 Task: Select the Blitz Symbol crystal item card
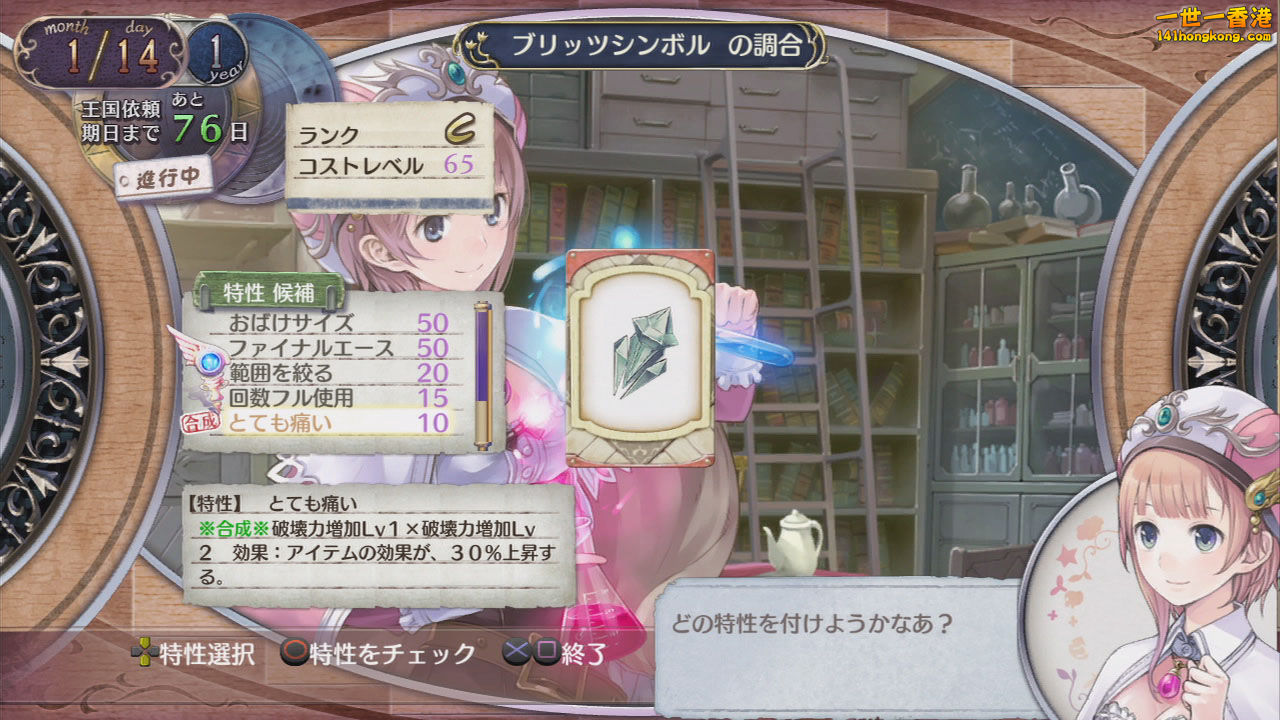pyautogui.click(x=640, y=358)
